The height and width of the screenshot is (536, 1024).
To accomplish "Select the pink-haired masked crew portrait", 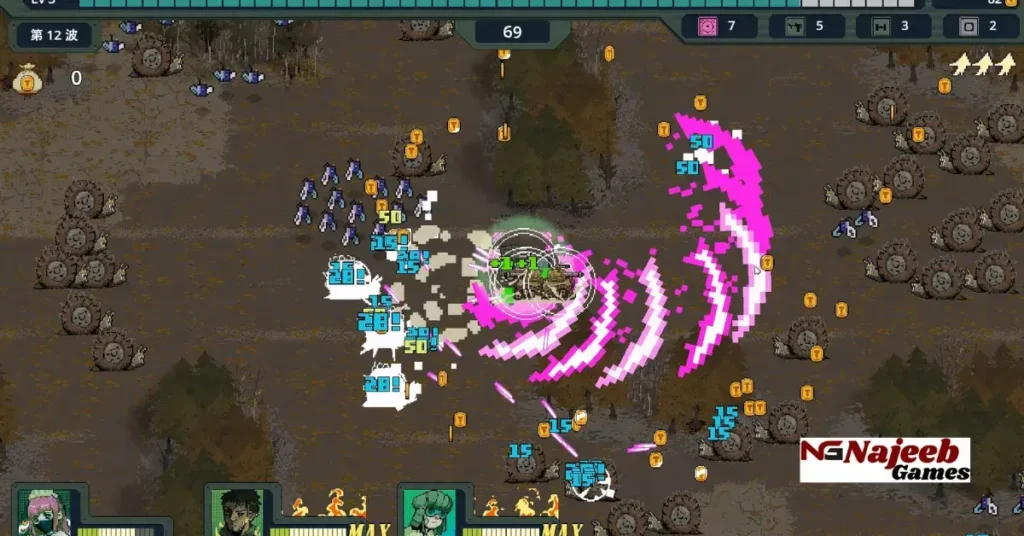I will (x=44, y=514).
